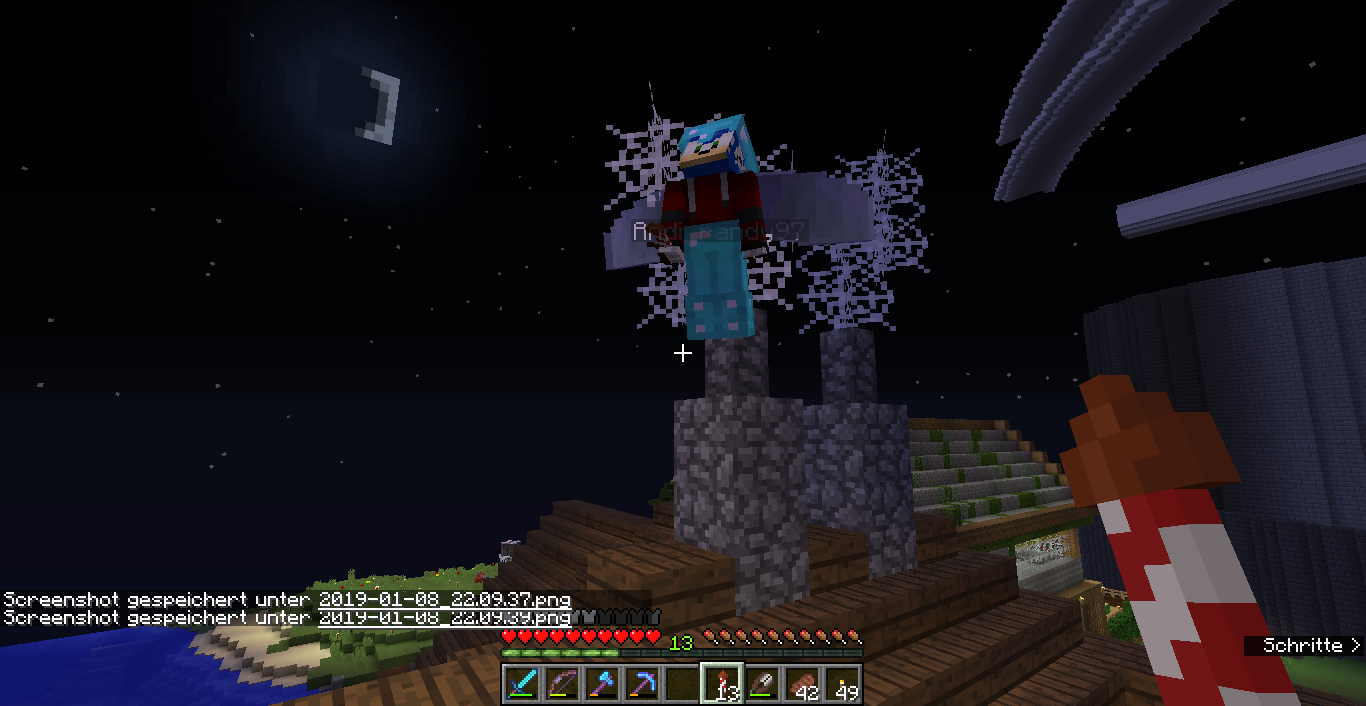Screen dimensions: 1366x706
Task: Select the firework rocket stack of 13
Action: 722,684
